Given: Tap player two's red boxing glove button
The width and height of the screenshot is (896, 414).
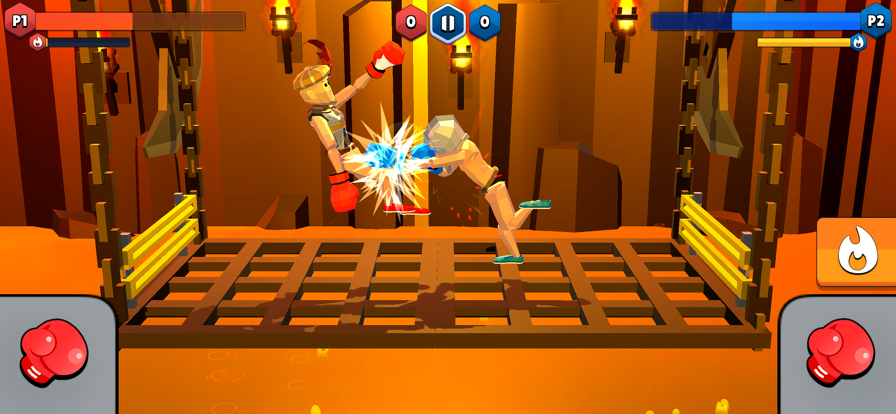Looking at the screenshot, I should [840, 353].
